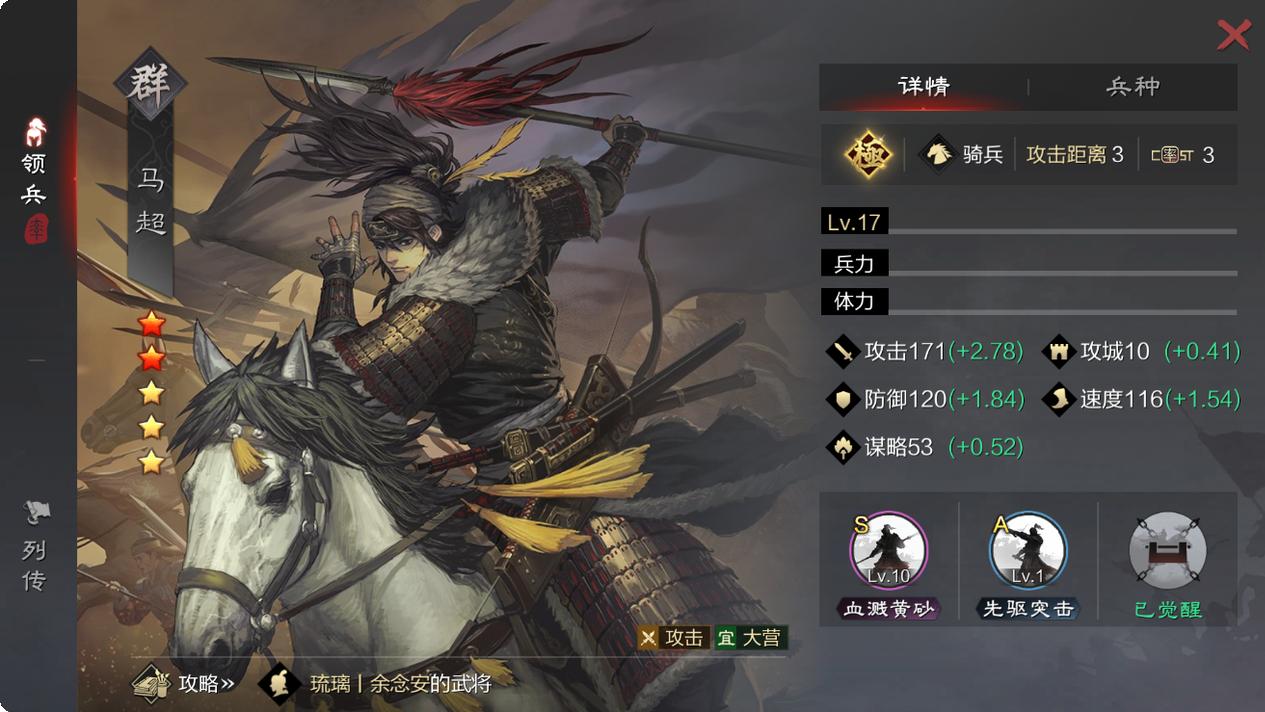Tap the 攻击 attack tag

673,638
